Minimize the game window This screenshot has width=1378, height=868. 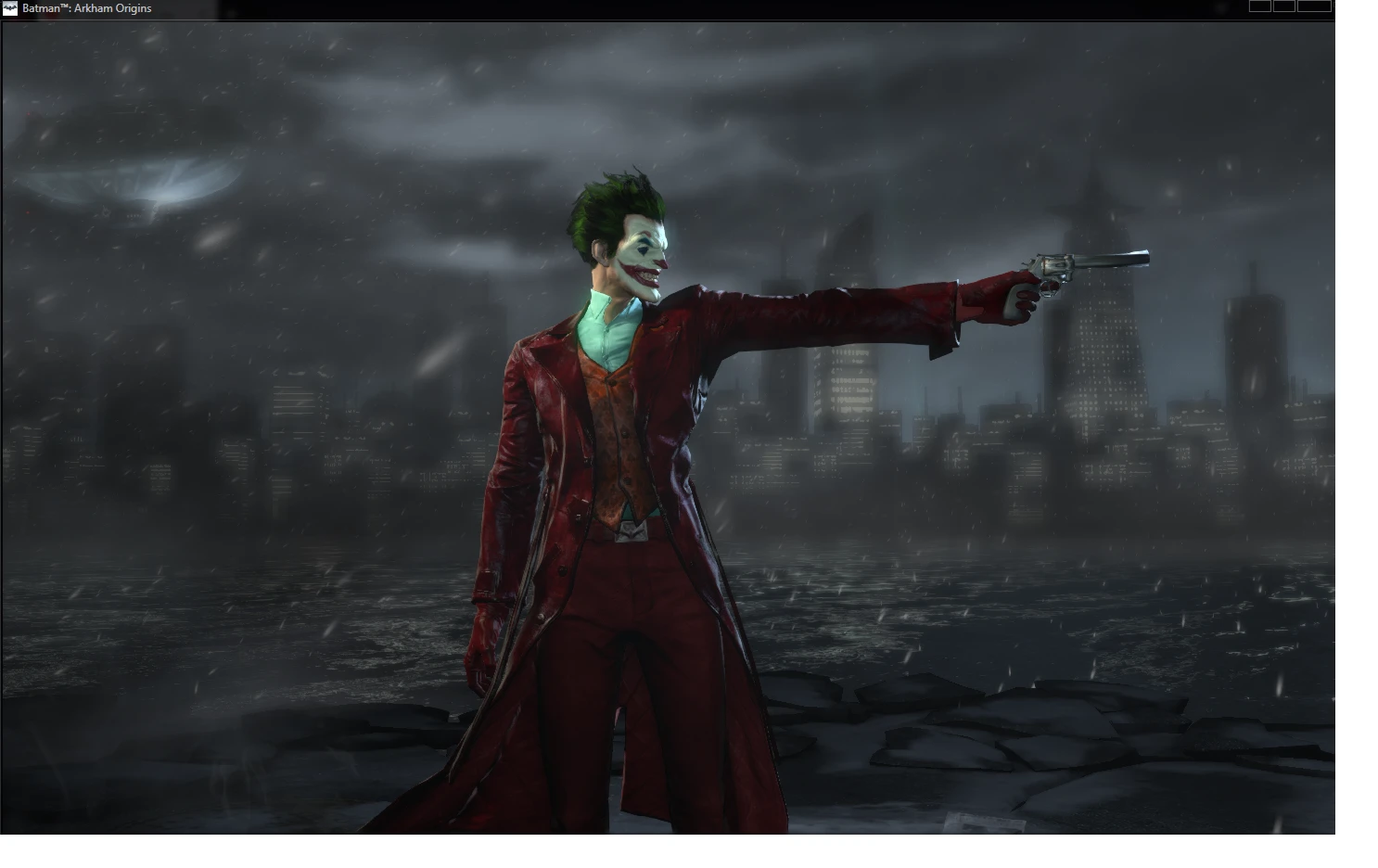tap(1260, 6)
